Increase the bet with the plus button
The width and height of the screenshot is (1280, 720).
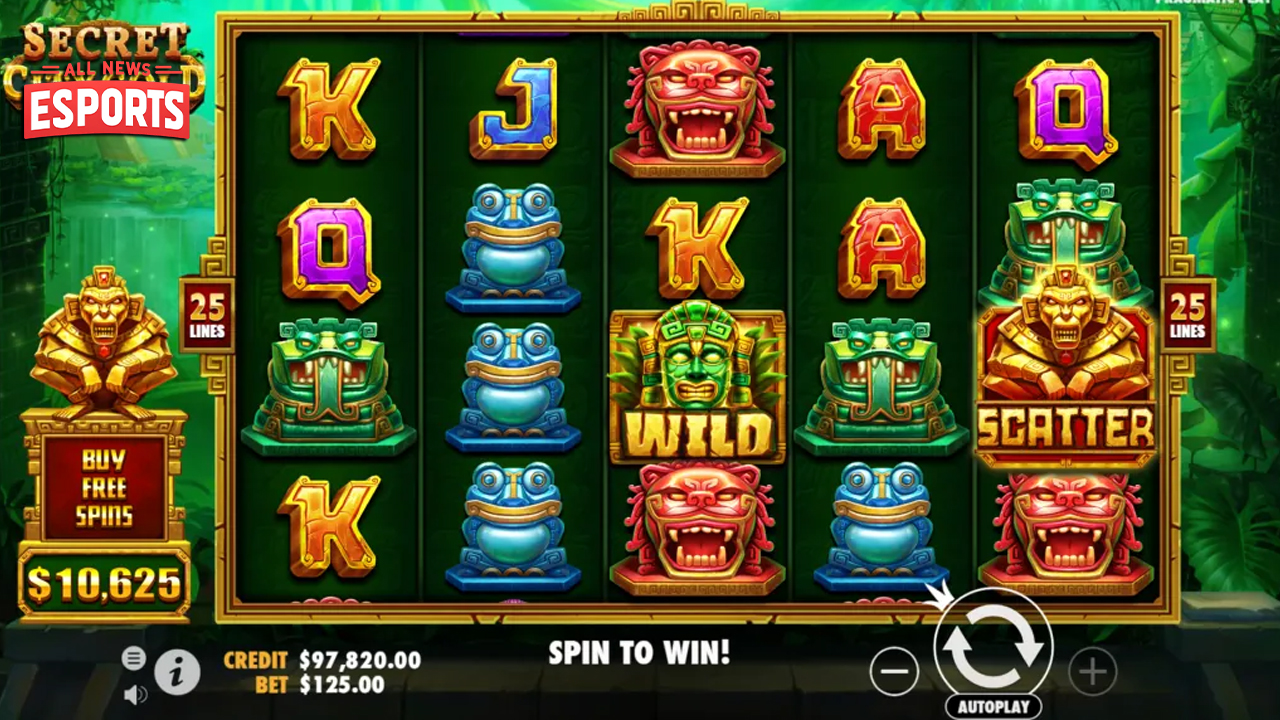pyautogui.click(x=1092, y=671)
